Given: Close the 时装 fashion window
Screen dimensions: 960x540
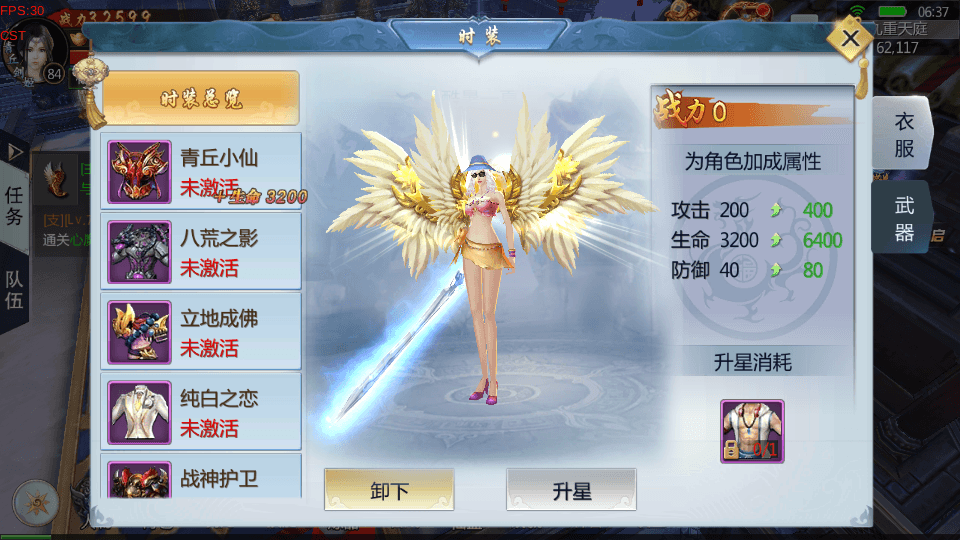Looking at the screenshot, I should (850, 39).
